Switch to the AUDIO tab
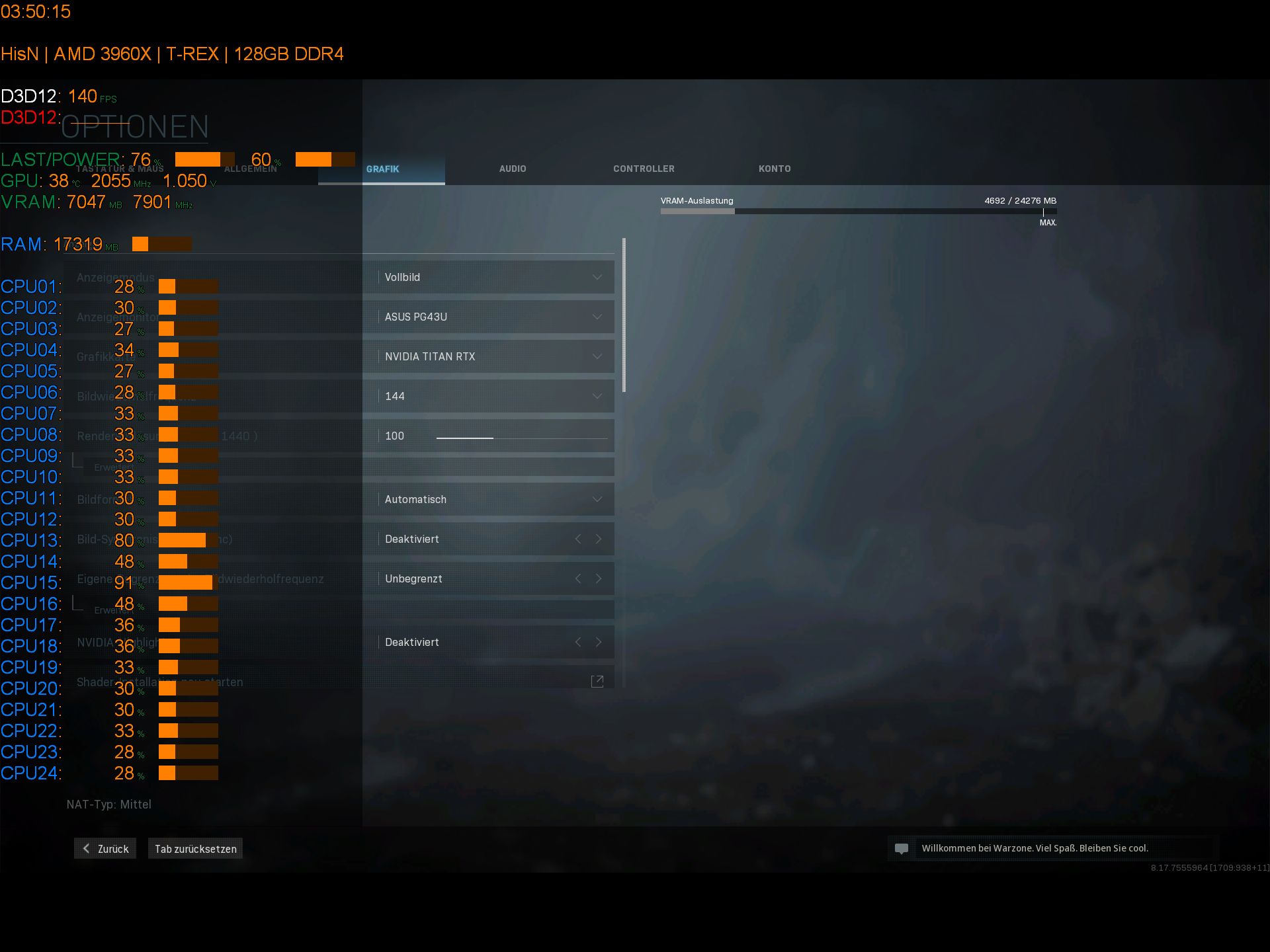The image size is (1270, 952). pos(513,169)
